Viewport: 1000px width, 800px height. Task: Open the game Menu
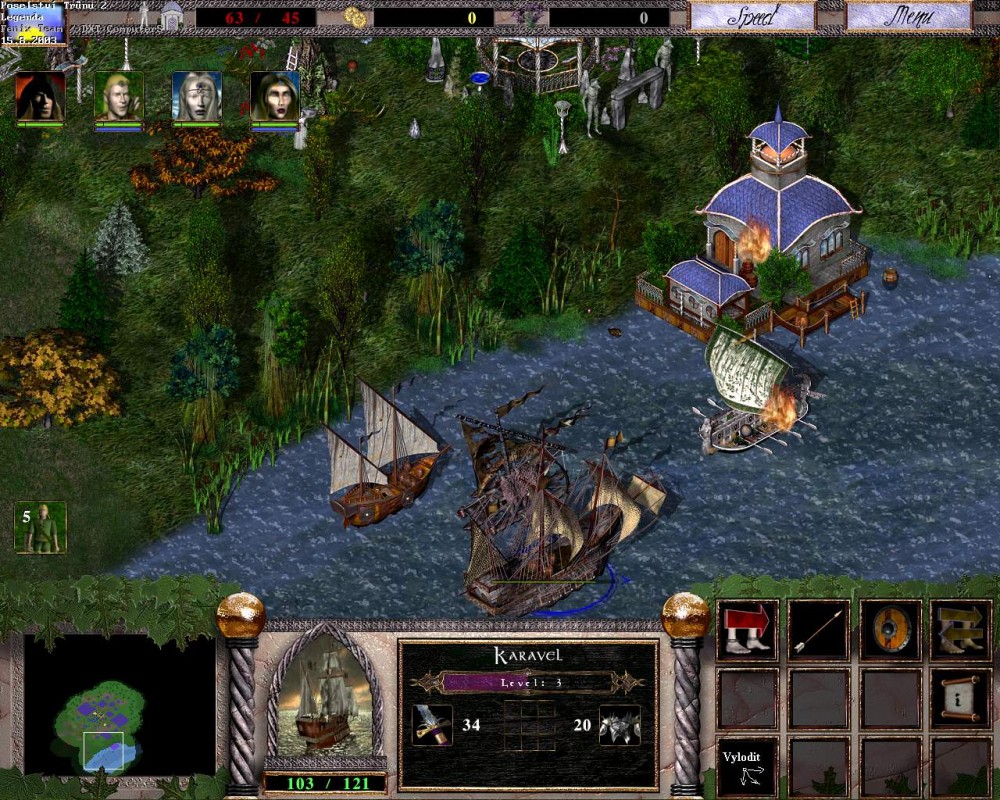pyautogui.click(x=908, y=16)
